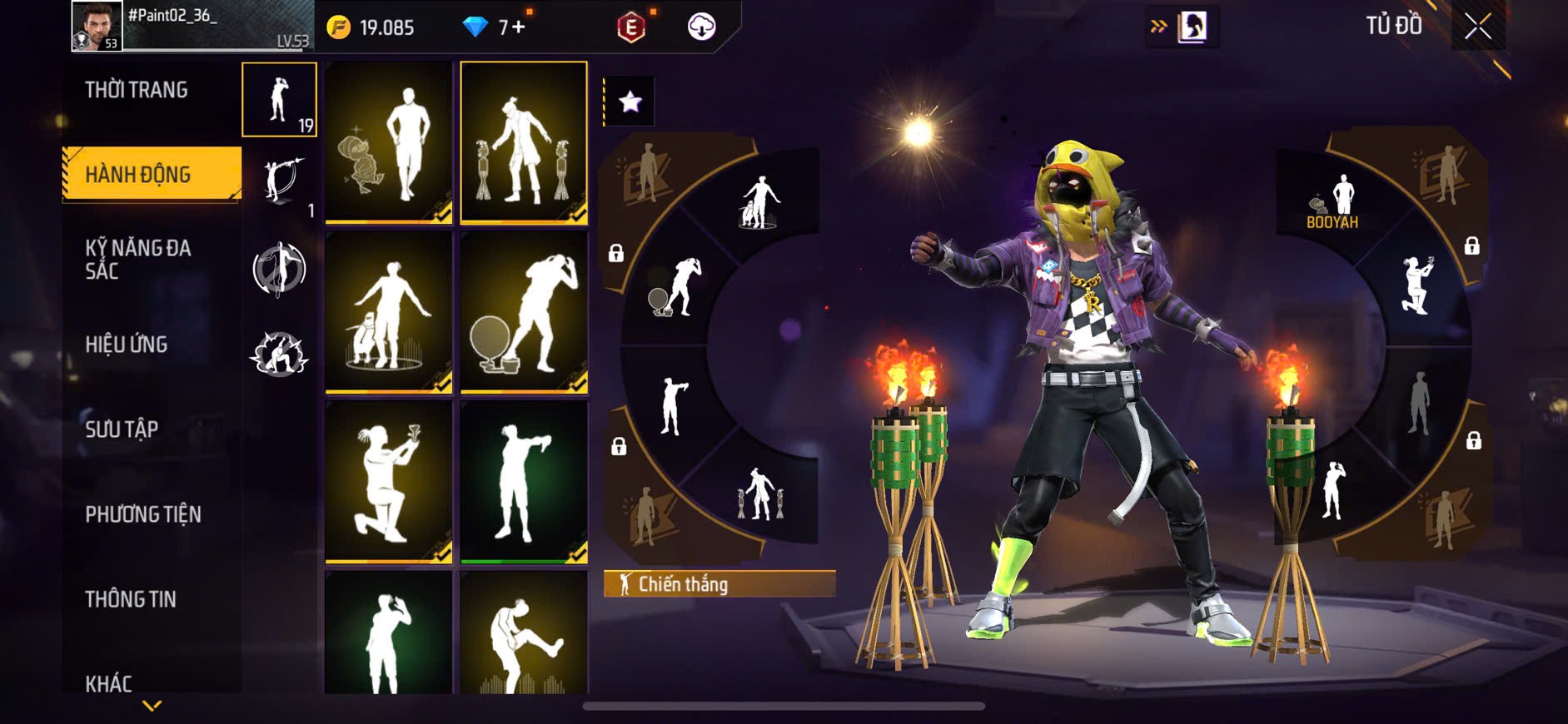Screen dimensions: 1568x724
Task: Open the player profile avatar
Action: 97,26
